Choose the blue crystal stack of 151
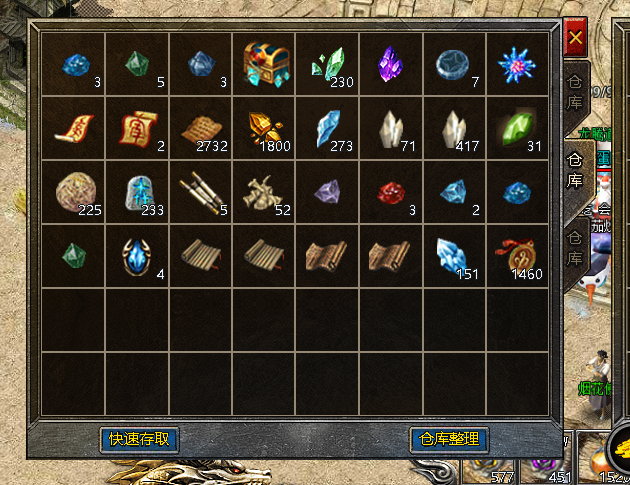Screen dimensions: 630x485 [455, 255]
